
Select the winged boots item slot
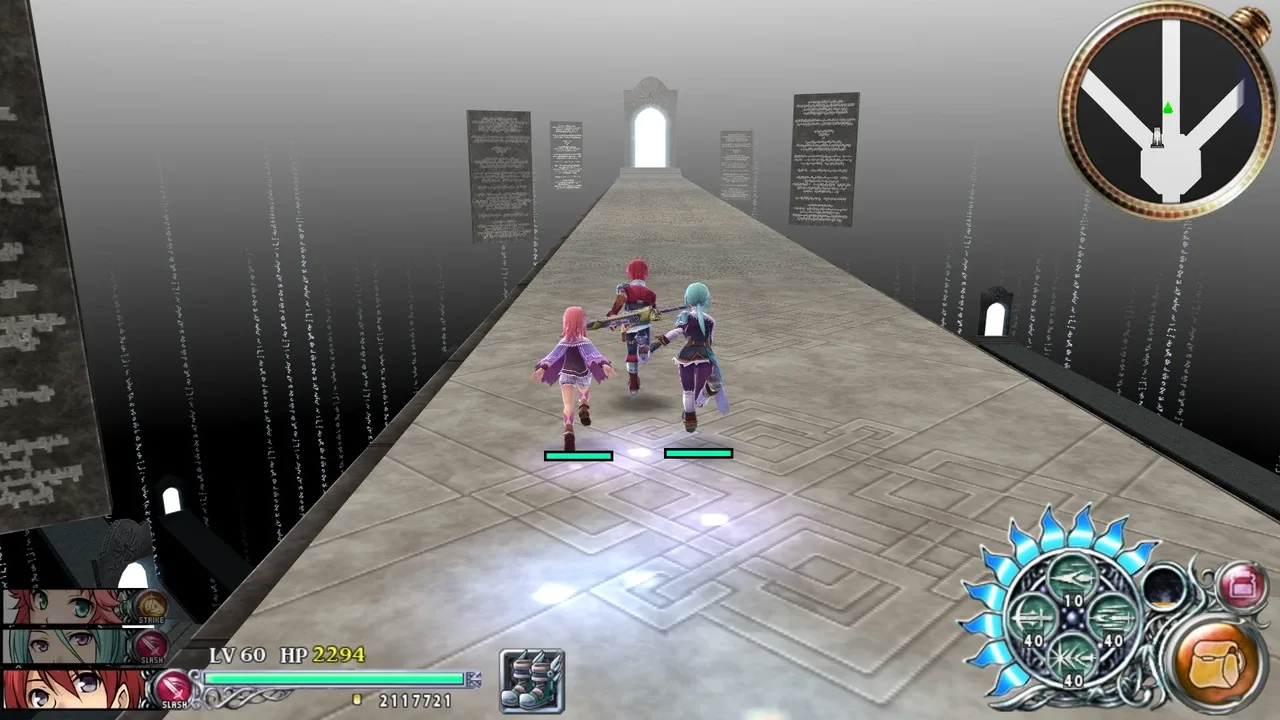click(532, 681)
